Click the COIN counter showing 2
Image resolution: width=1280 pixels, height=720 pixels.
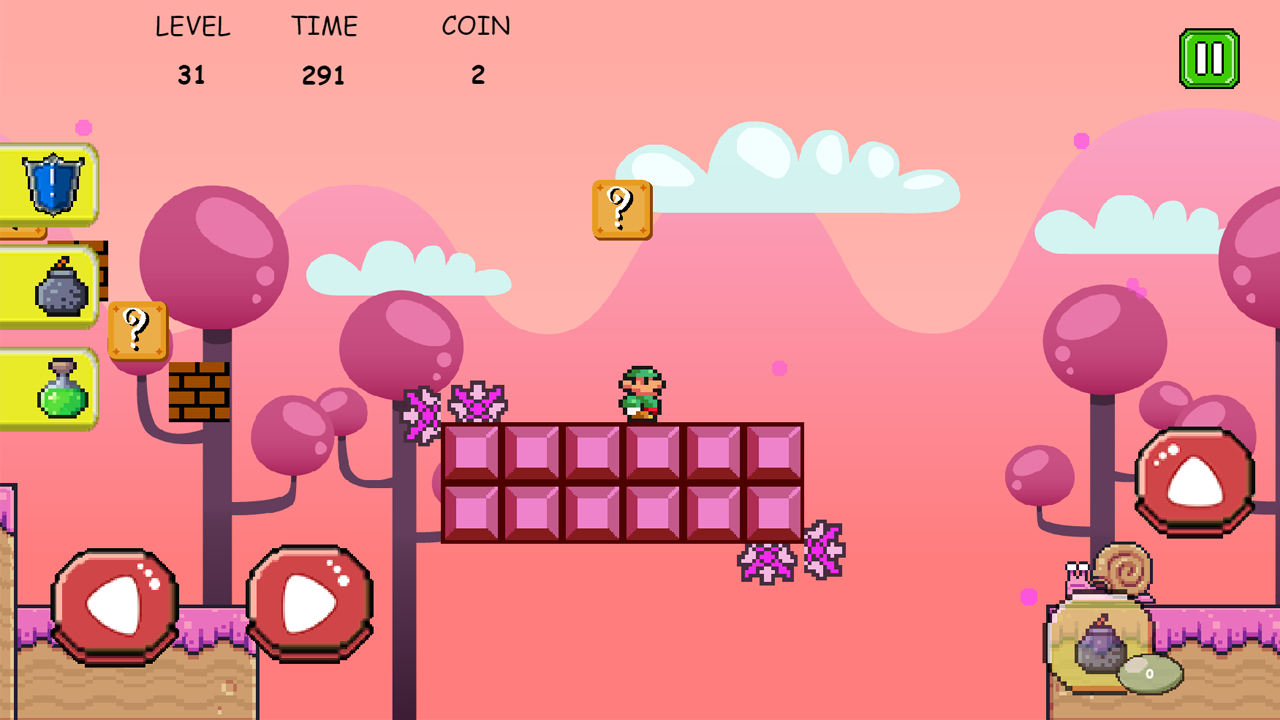click(478, 74)
